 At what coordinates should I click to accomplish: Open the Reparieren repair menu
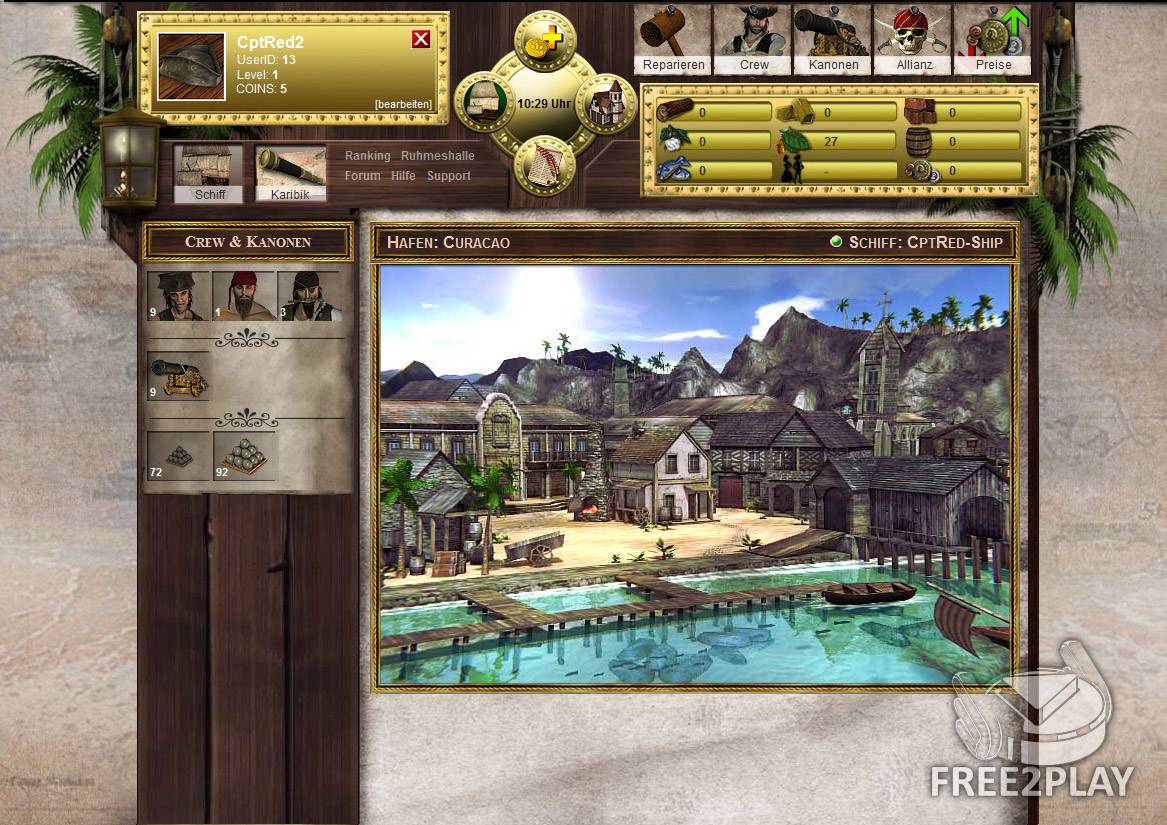point(674,40)
